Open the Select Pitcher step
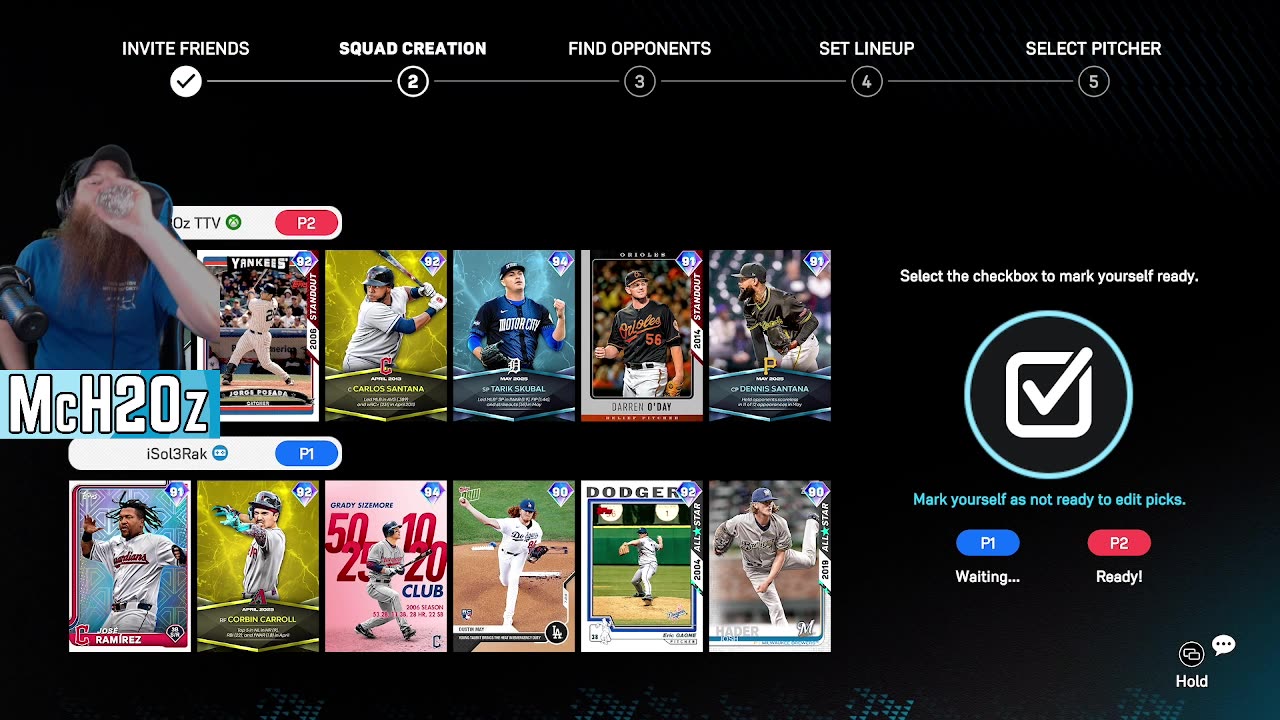Screen dimensions: 1280x720 pyautogui.click(x=1094, y=82)
